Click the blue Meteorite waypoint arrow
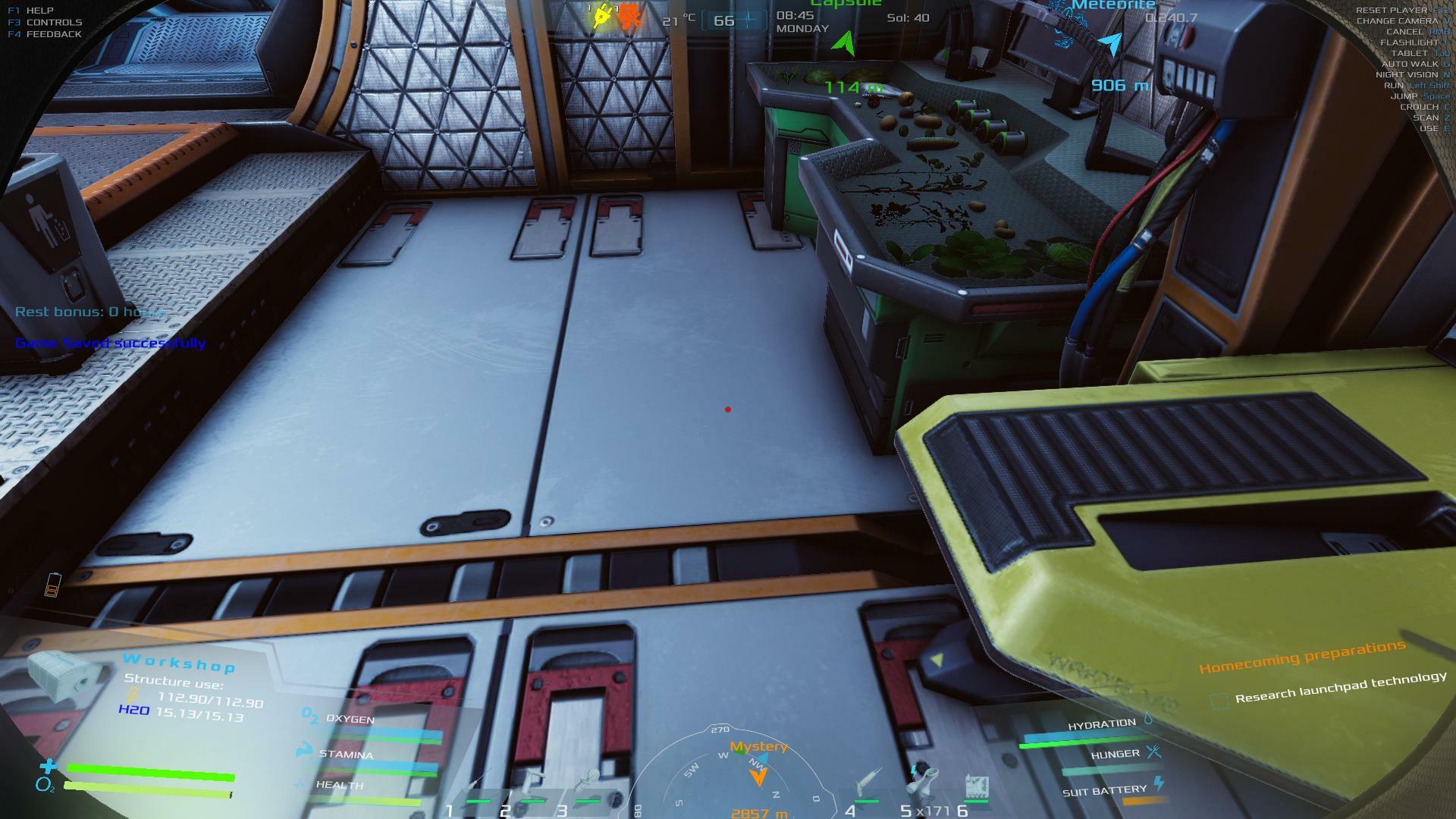This screenshot has width=1456, height=819. coord(1111,44)
